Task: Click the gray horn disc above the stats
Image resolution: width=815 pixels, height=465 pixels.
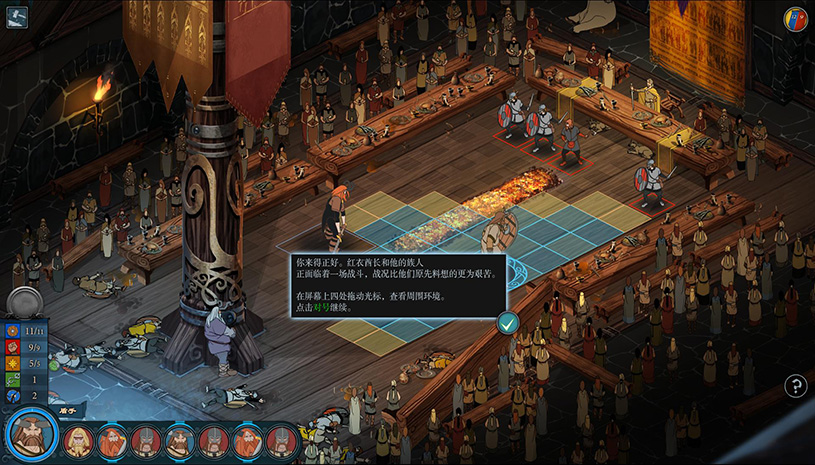Action: coord(22,302)
